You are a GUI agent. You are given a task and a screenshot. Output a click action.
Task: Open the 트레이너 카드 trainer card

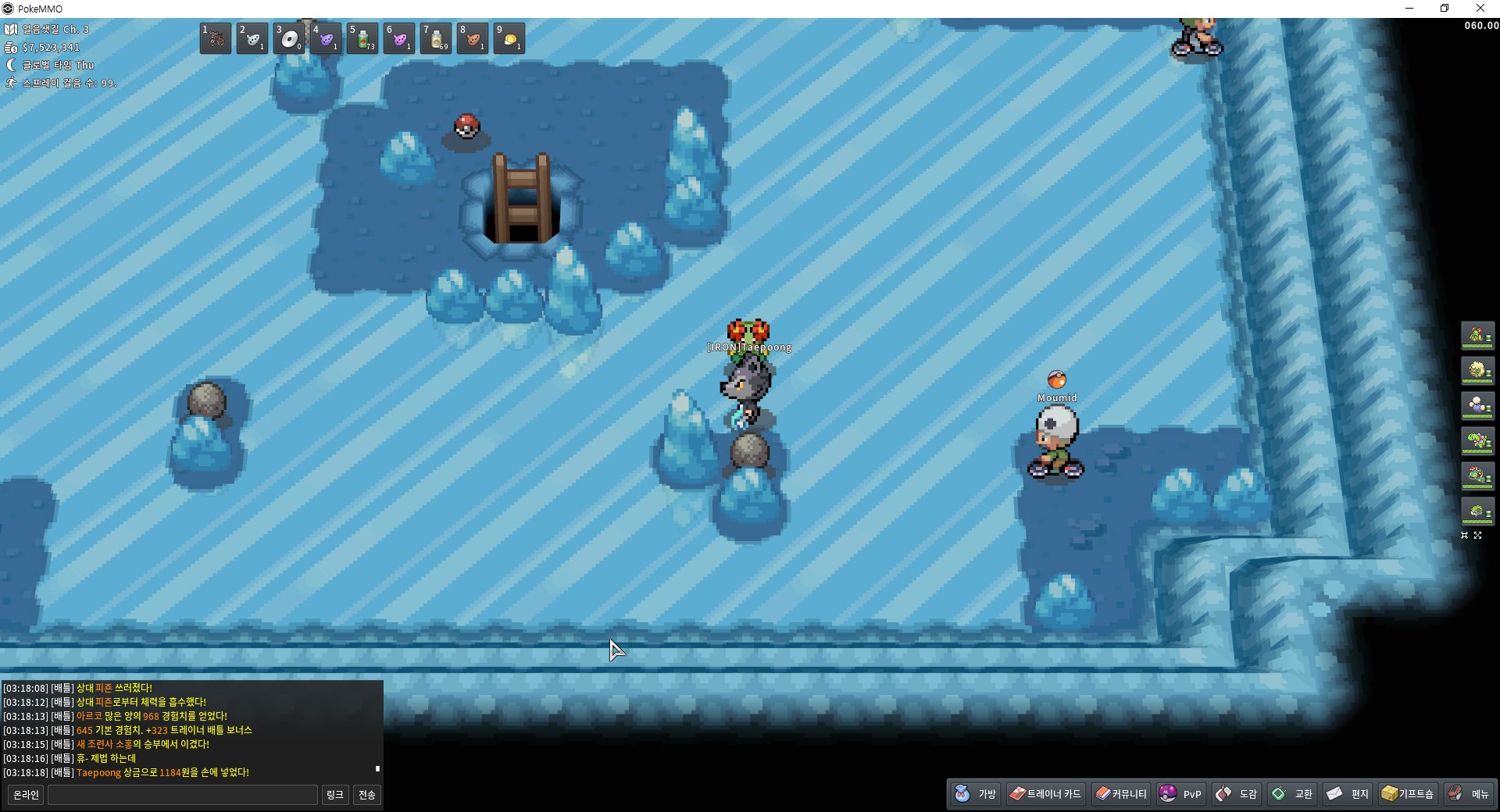tap(1045, 794)
